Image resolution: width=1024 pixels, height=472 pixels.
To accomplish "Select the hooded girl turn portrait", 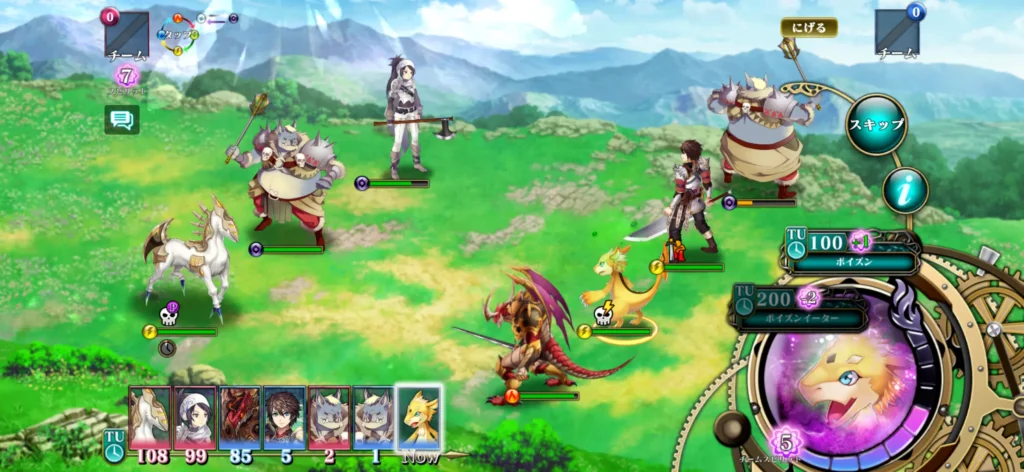I will coord(194,417).
